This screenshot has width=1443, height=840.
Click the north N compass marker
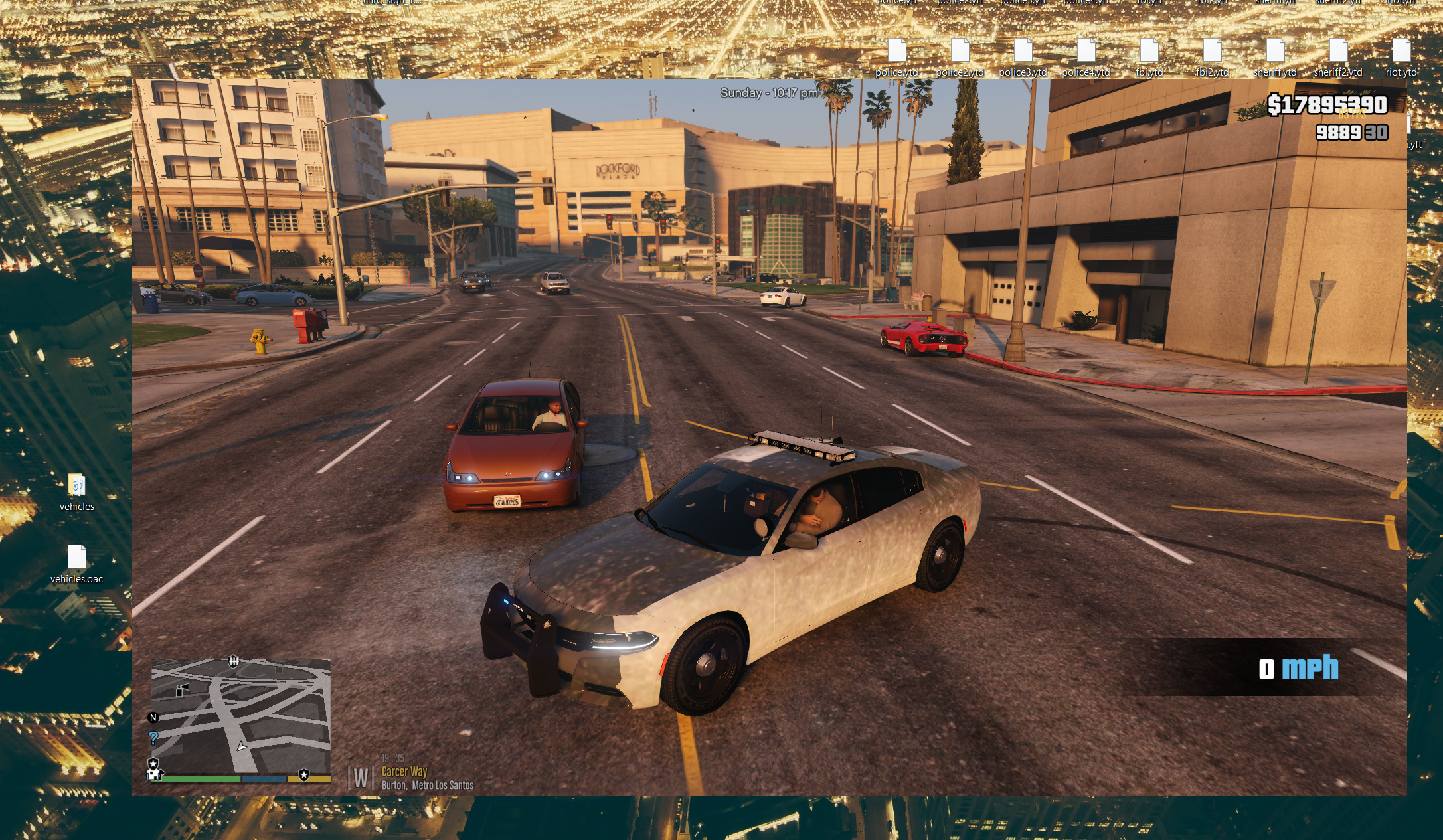click(x=153, y=718)
